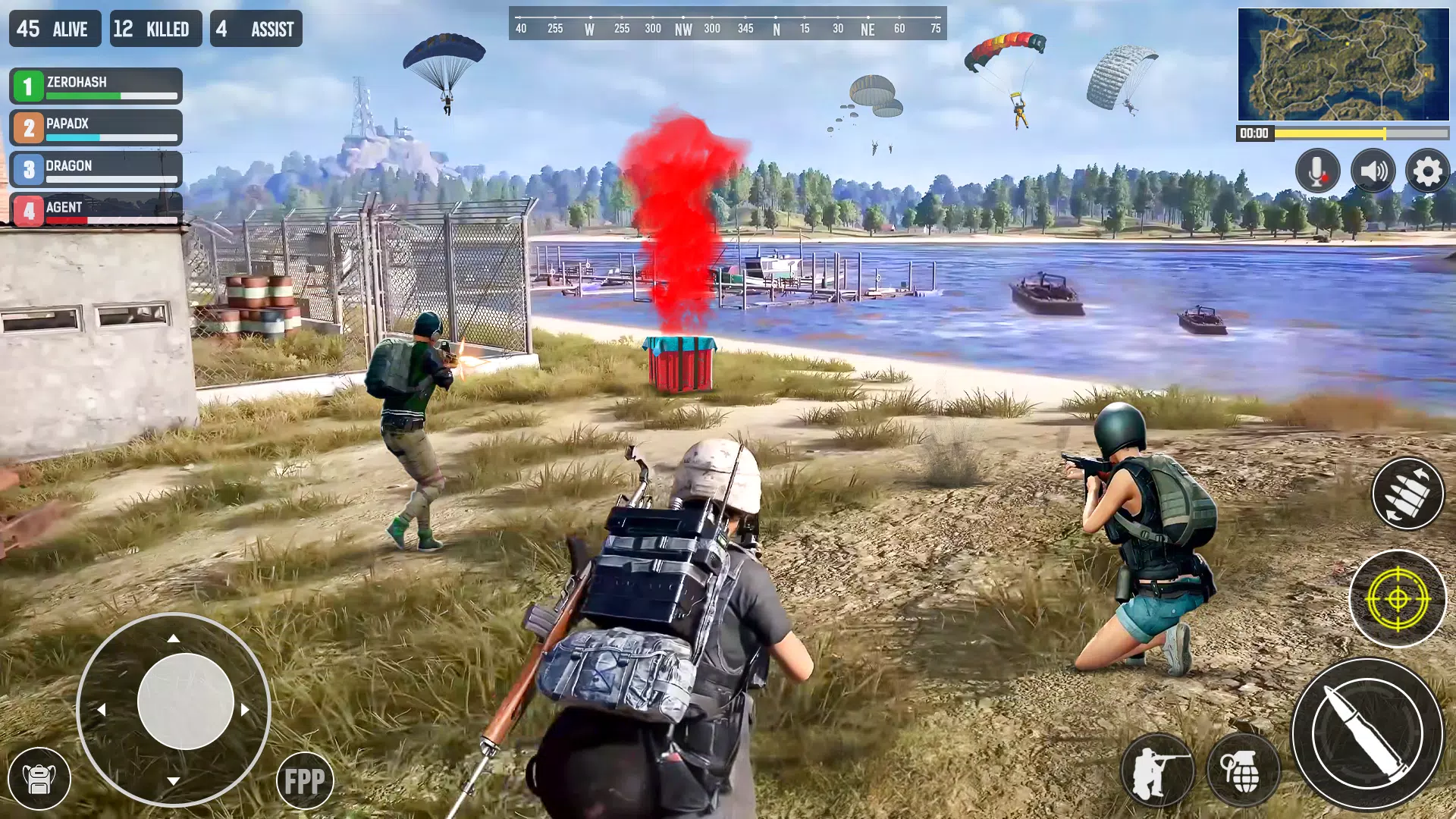The height and width of the screenshot is (819, 1456).
Task: Click the 45 ALIVE counter
Action: 54,29
